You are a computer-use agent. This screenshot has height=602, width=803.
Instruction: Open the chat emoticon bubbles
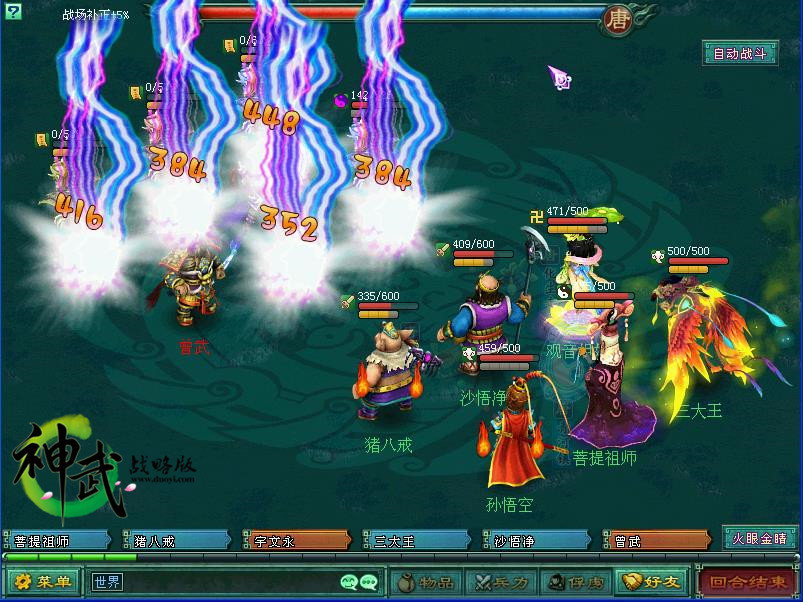tap(359, 581)
